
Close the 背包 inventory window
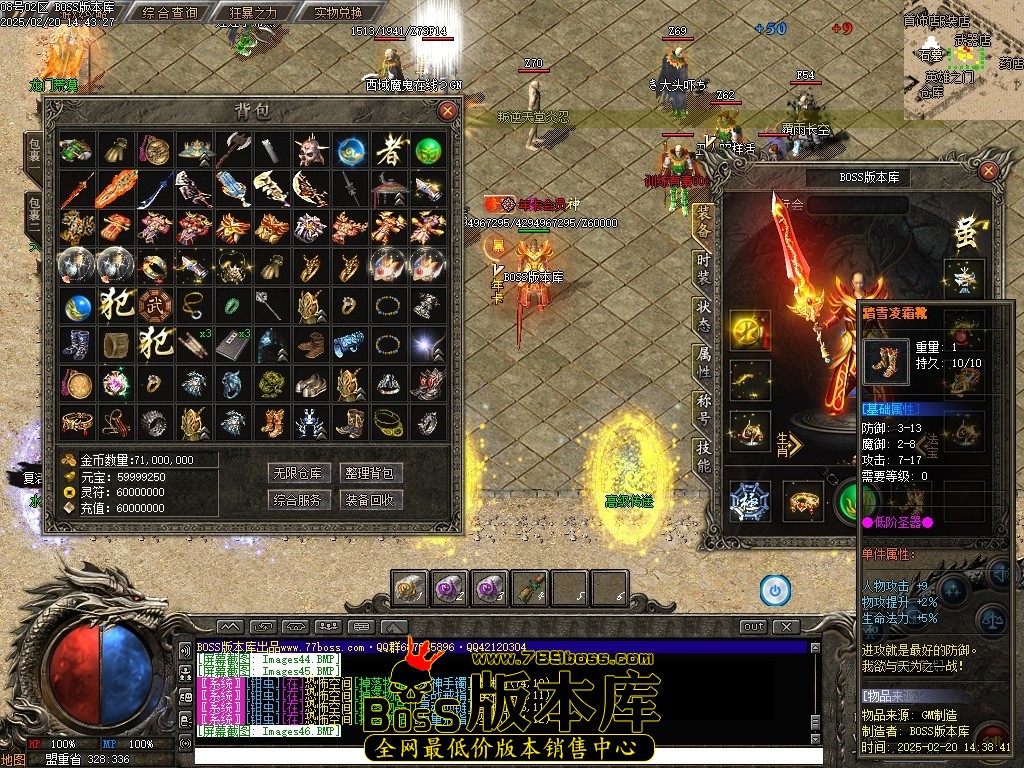(447, 110)
